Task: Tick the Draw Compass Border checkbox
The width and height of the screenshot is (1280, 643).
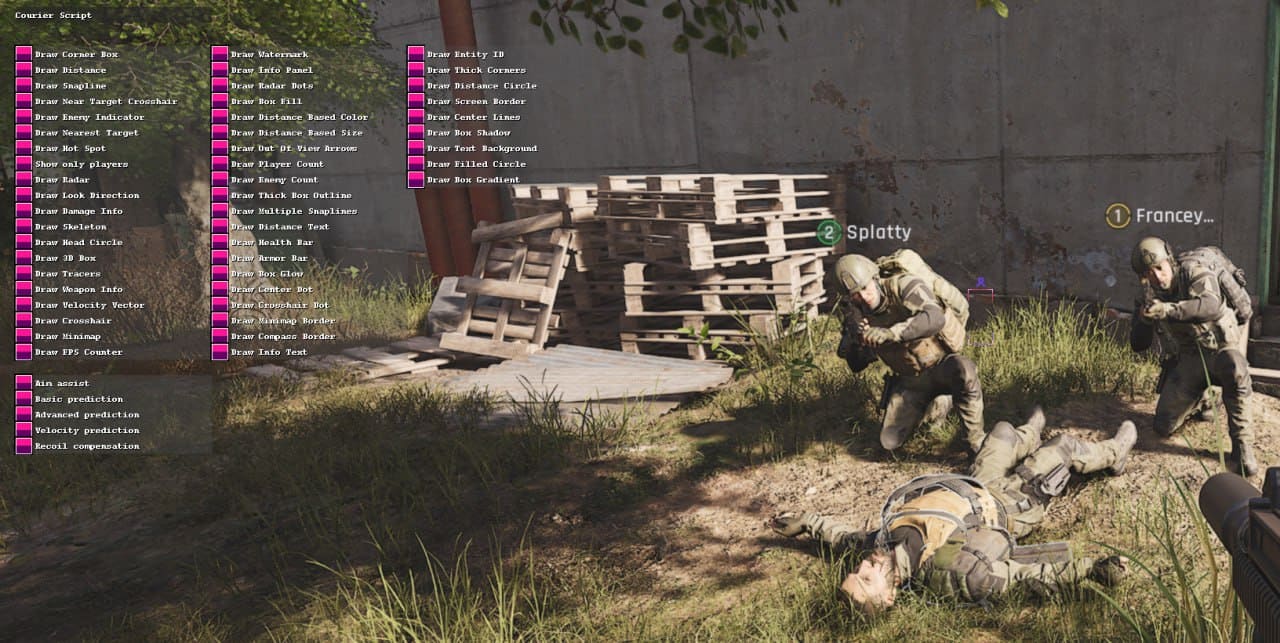Action: 219,337
